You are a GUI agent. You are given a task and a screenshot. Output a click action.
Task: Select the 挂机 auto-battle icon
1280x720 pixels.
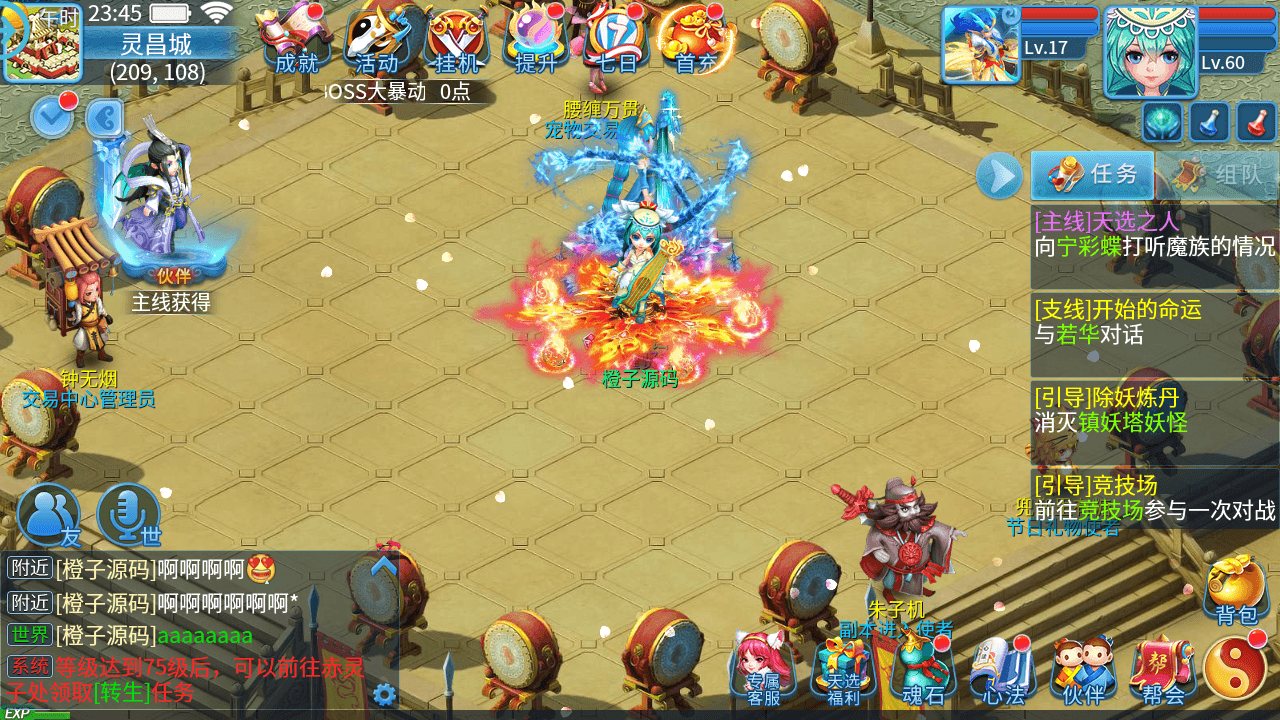pyautogui.click(x=455, y=40)
